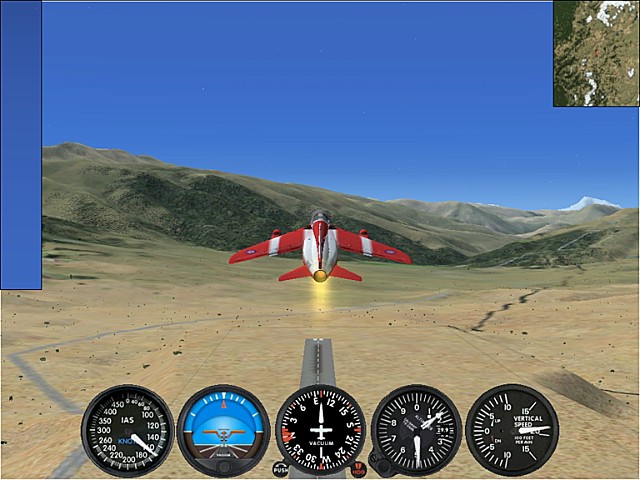
Task: Click the PUSH knob on heading gyro
Action: pyautogui.click(x=280, y=468)
